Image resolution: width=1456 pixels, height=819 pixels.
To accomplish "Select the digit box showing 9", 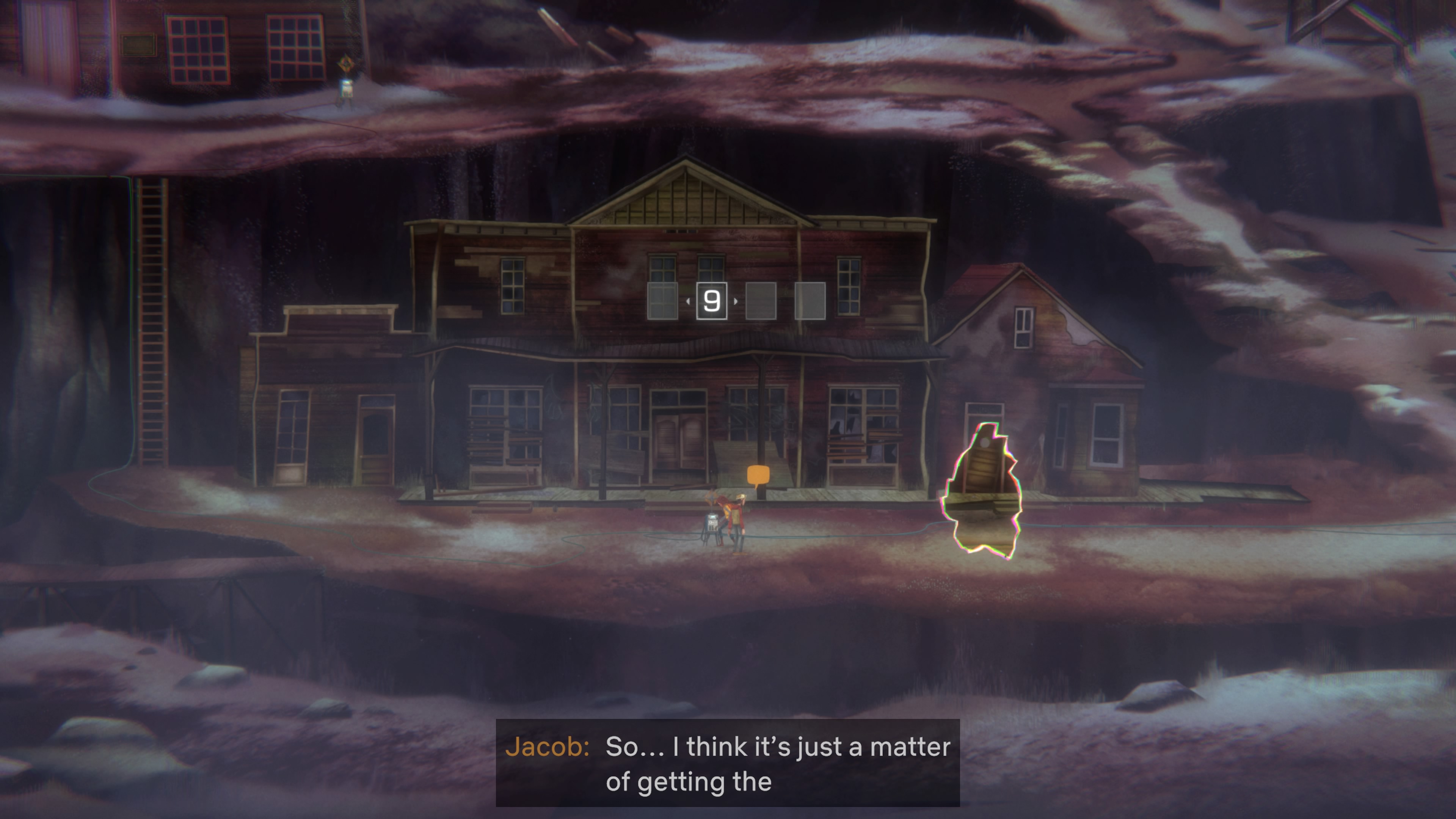I will (712, 301).
